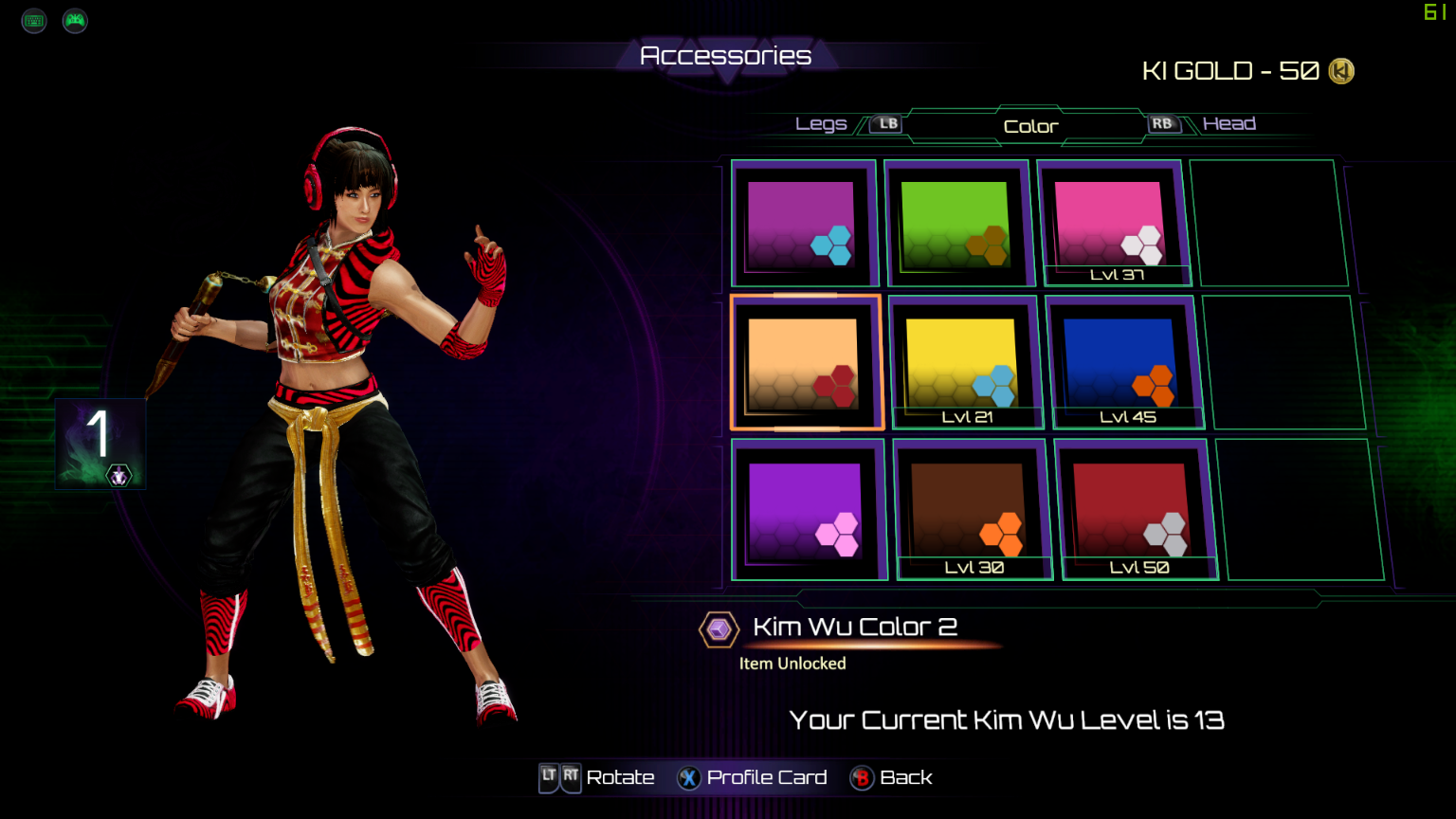Viewport: 1456px width, 819px height.
Task: Open the Profile Card
Action: click(x=752, y=778)
